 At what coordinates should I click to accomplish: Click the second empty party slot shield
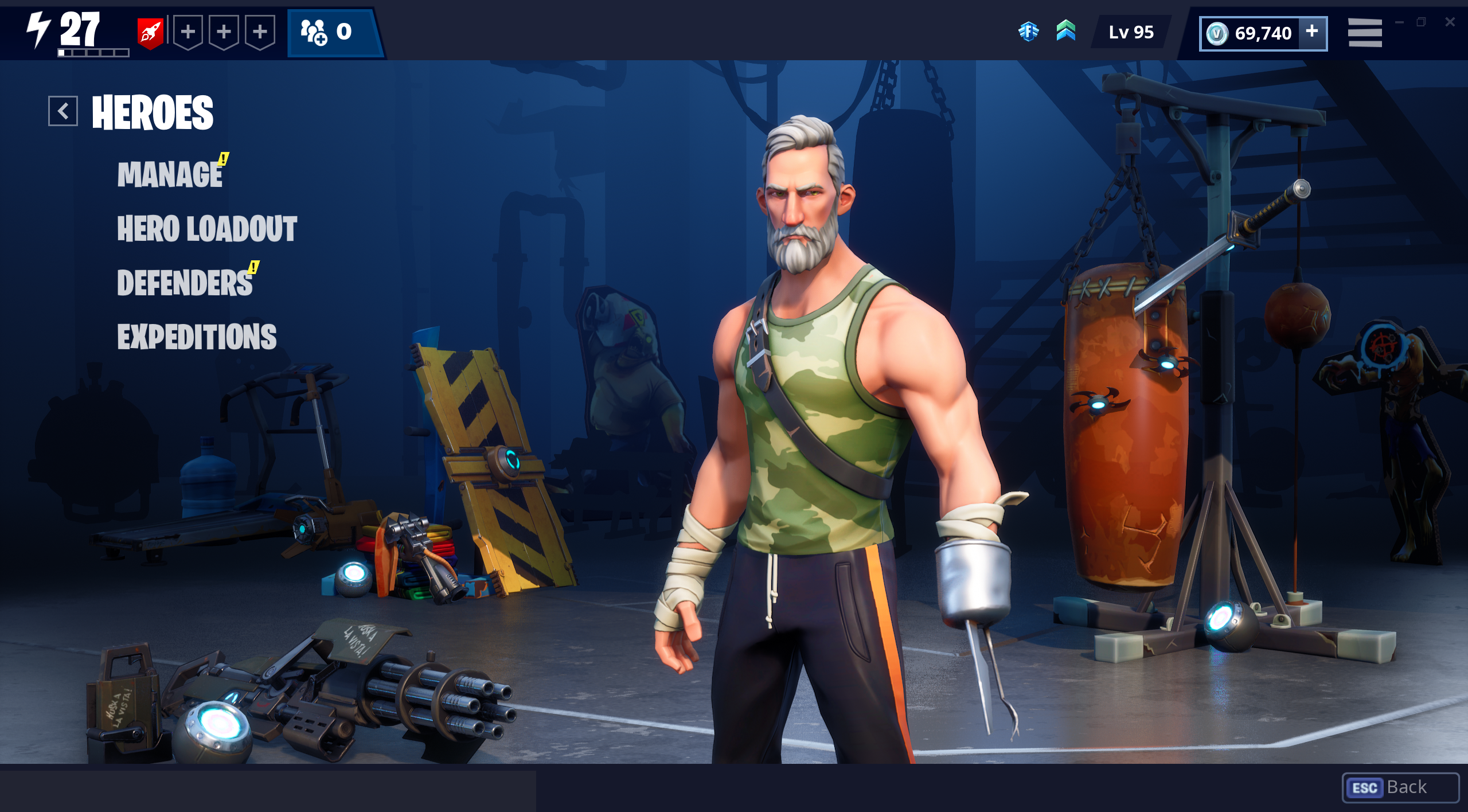[x=223, y=33]
